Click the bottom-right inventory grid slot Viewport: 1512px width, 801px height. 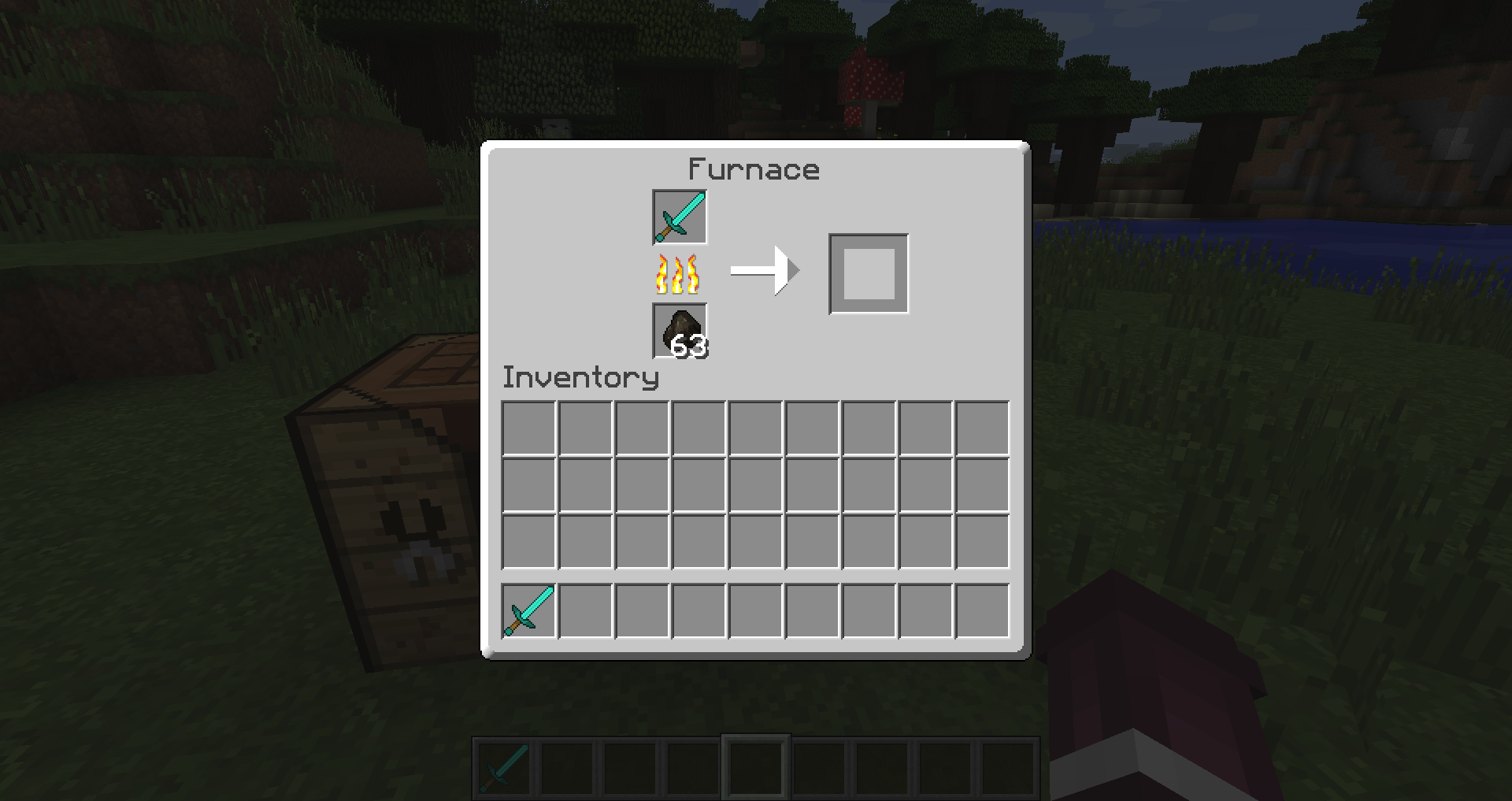coord(982,540)
